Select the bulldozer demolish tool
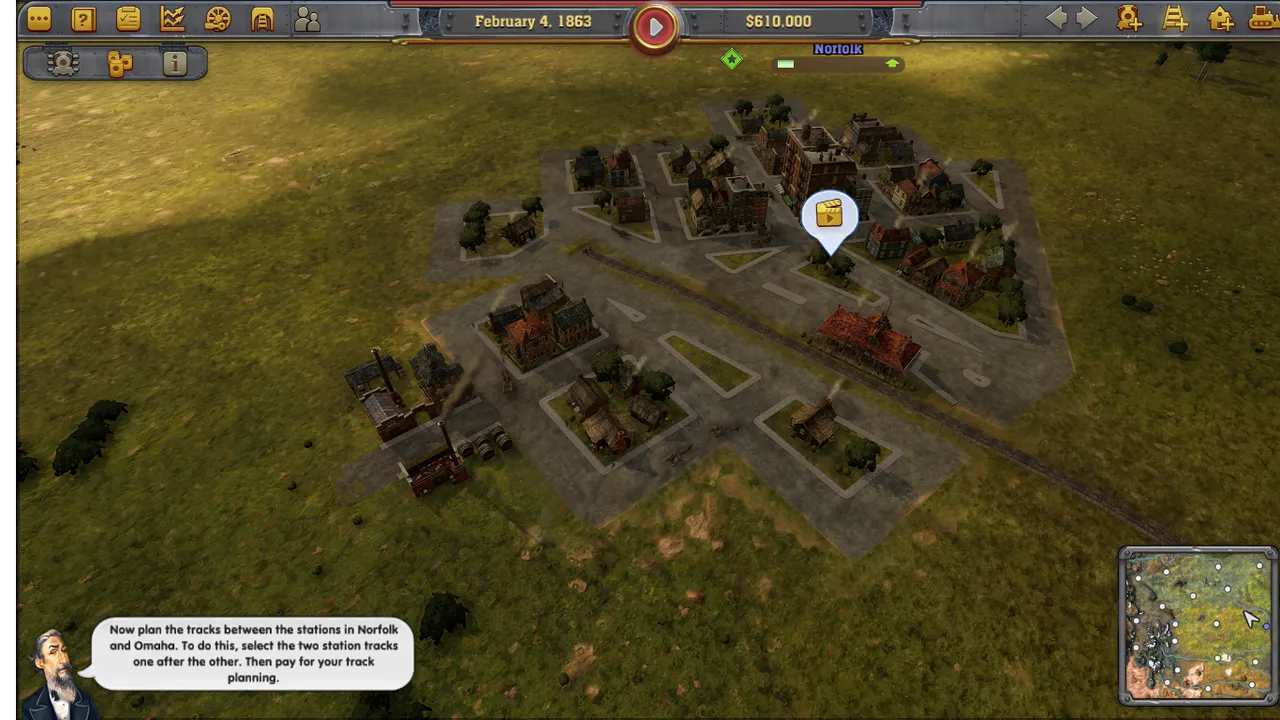The image size is (1280, 720). [x=1263, y=19]
